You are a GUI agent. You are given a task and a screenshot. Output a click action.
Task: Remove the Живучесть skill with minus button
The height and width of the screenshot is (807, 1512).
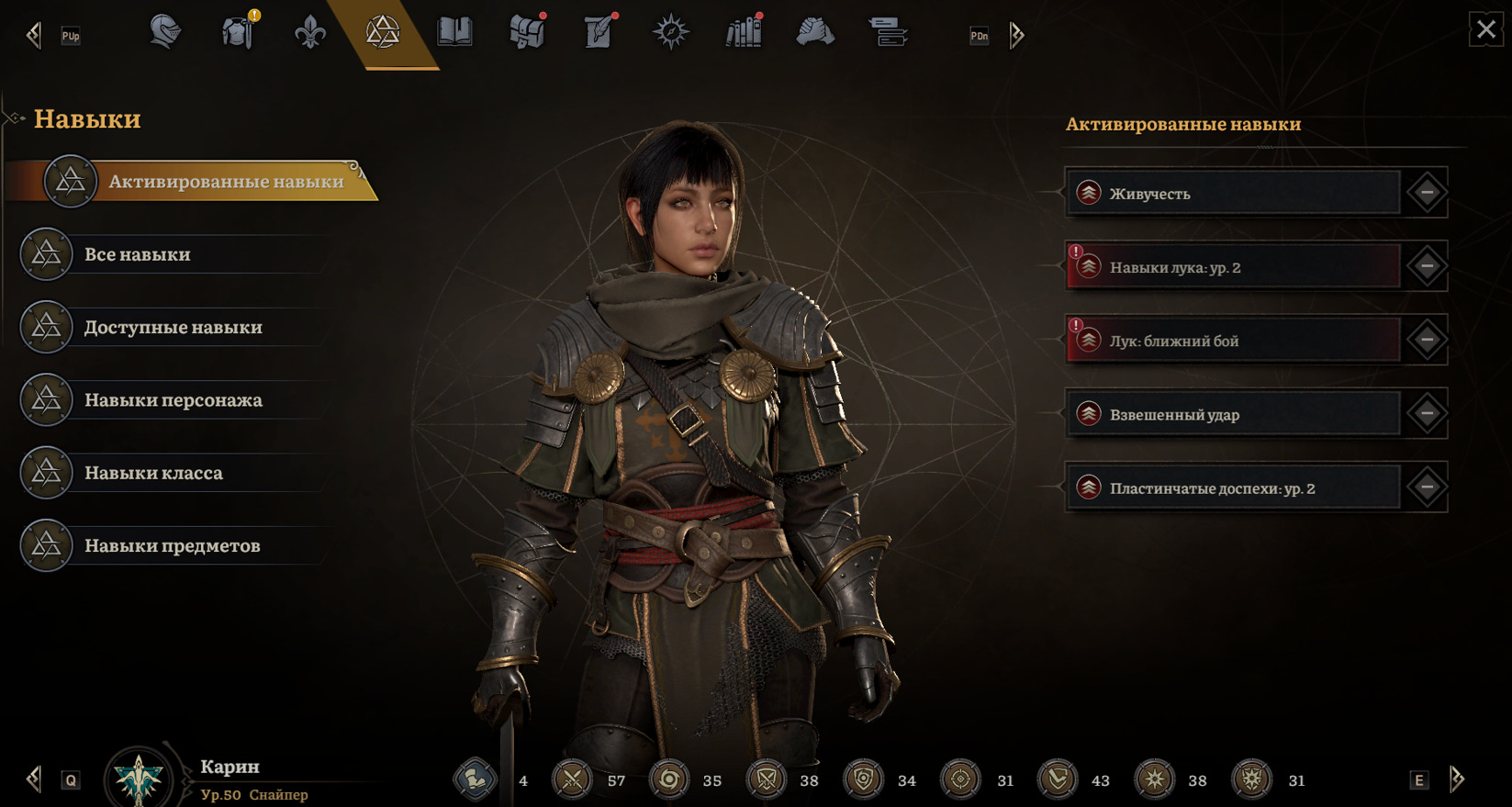[x=1427, y=193]
